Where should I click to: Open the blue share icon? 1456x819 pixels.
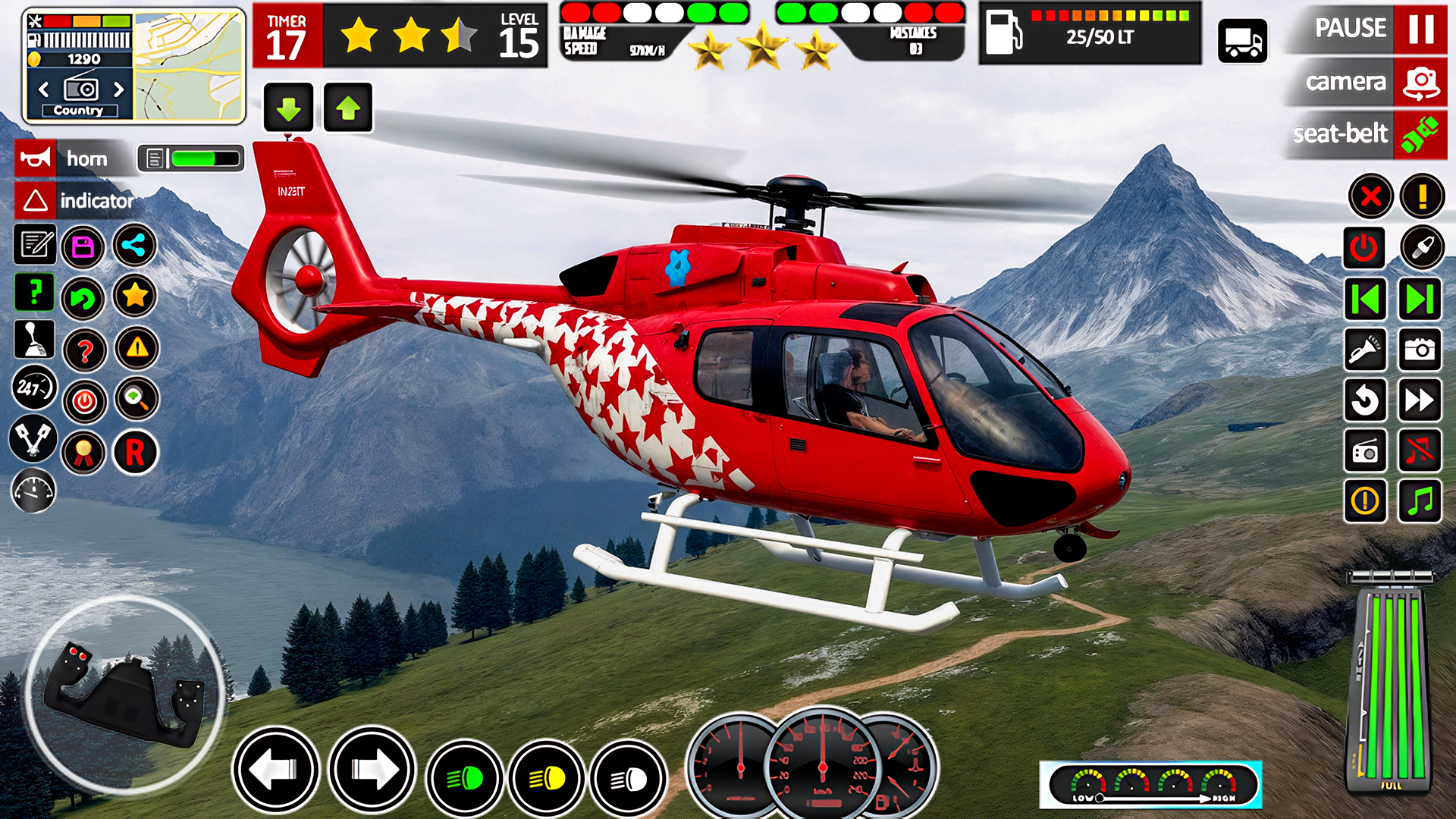click(x=135, y=246)
